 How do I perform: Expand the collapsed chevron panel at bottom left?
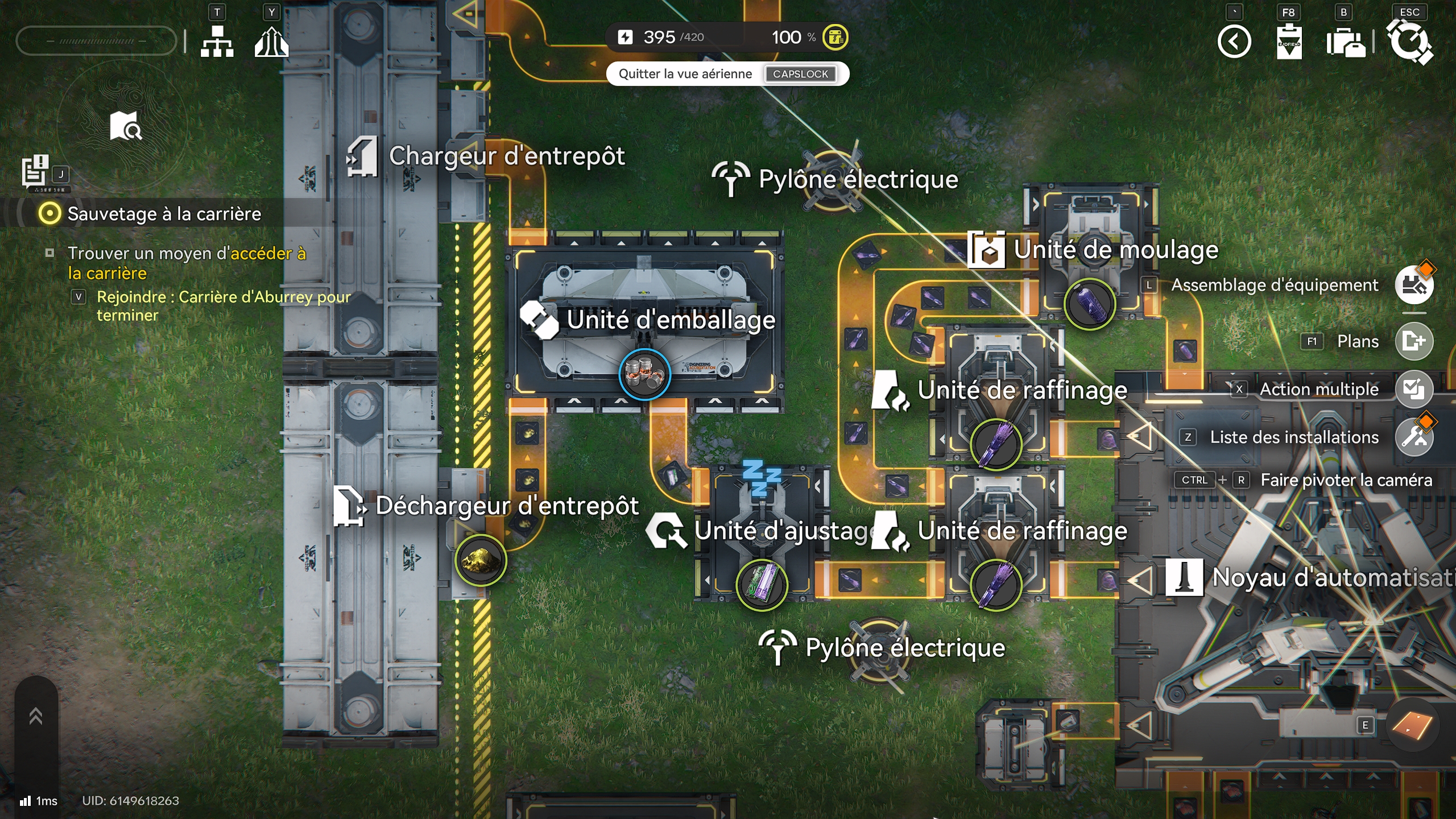tap(35, 715)
